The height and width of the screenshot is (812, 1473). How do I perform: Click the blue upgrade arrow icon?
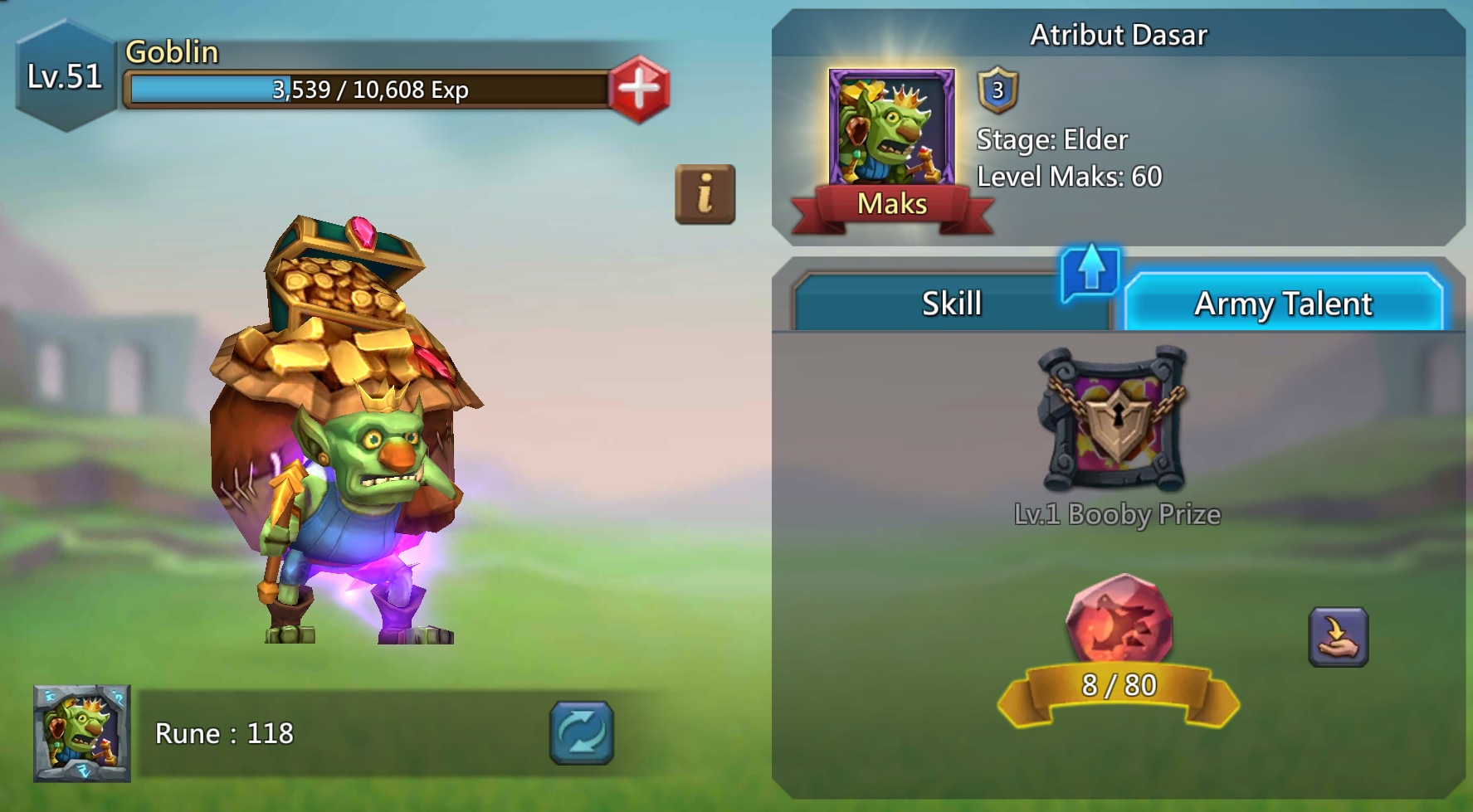(x=1090, y=270)
